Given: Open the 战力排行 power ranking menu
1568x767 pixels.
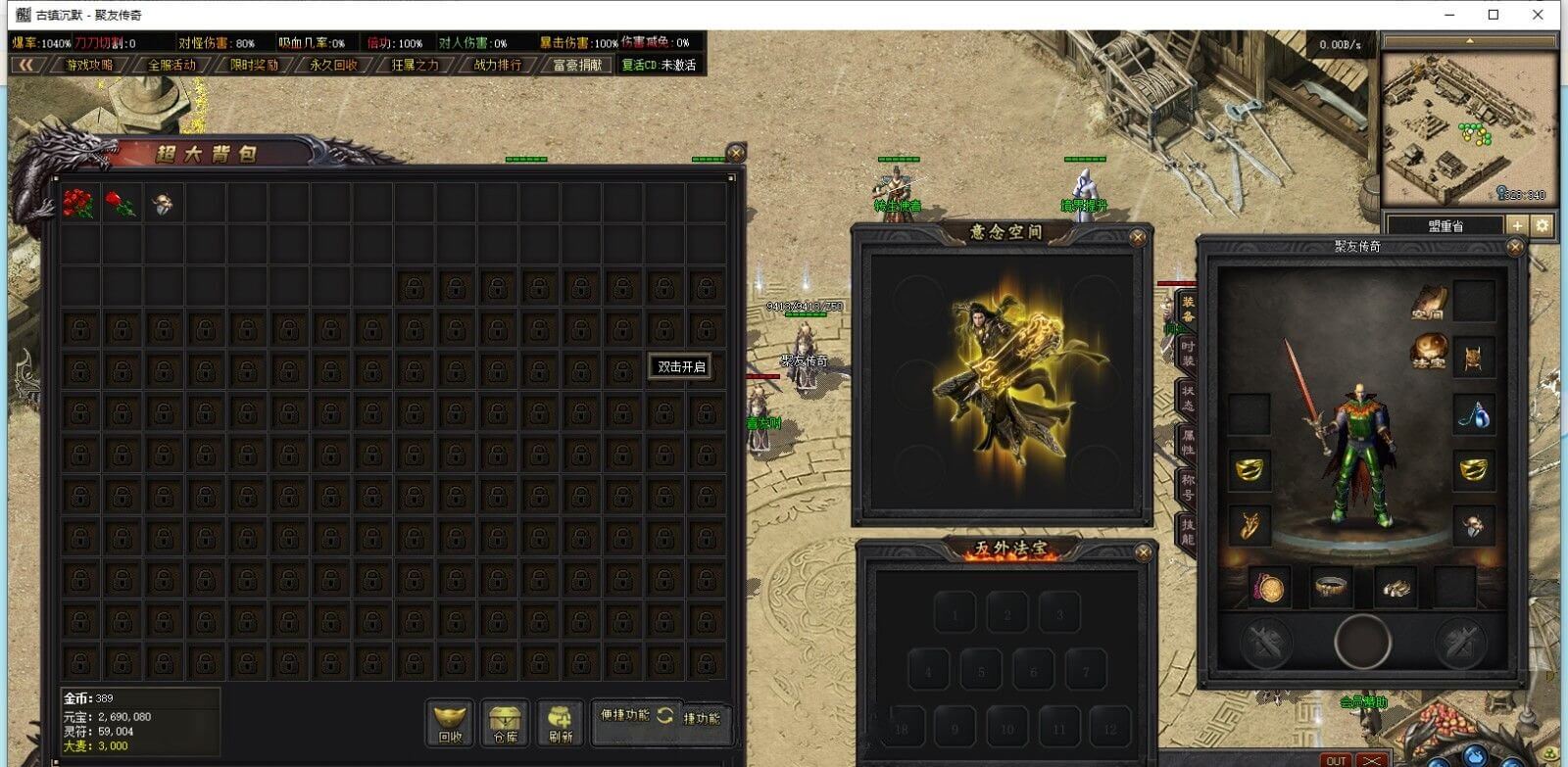Looking at the screenshot, I should [x=498, y=65].
